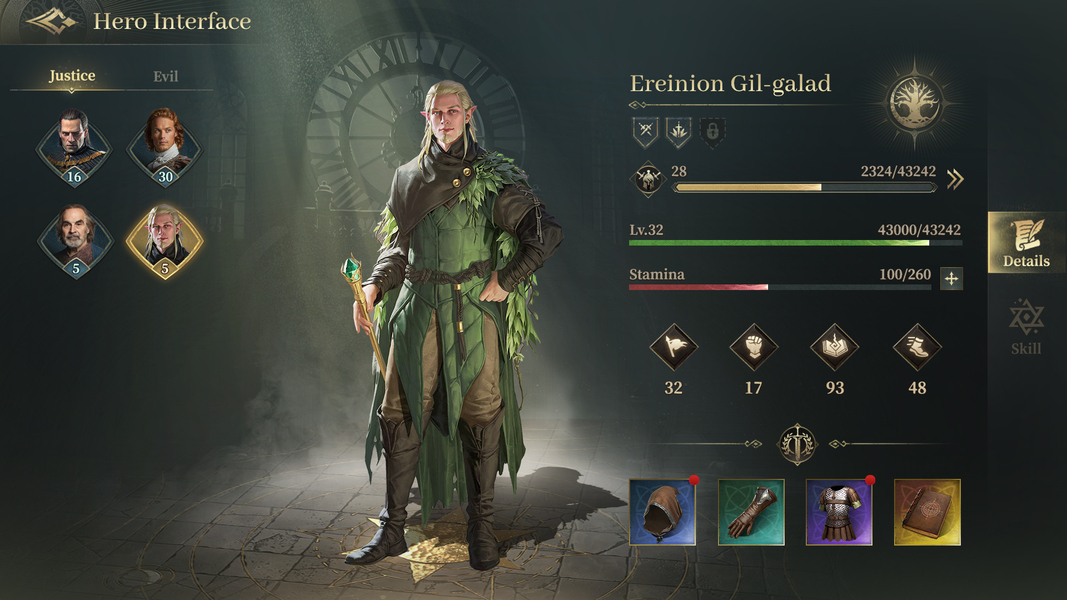Select the level 16 dark-haired hero portrait

pos(73,148)
